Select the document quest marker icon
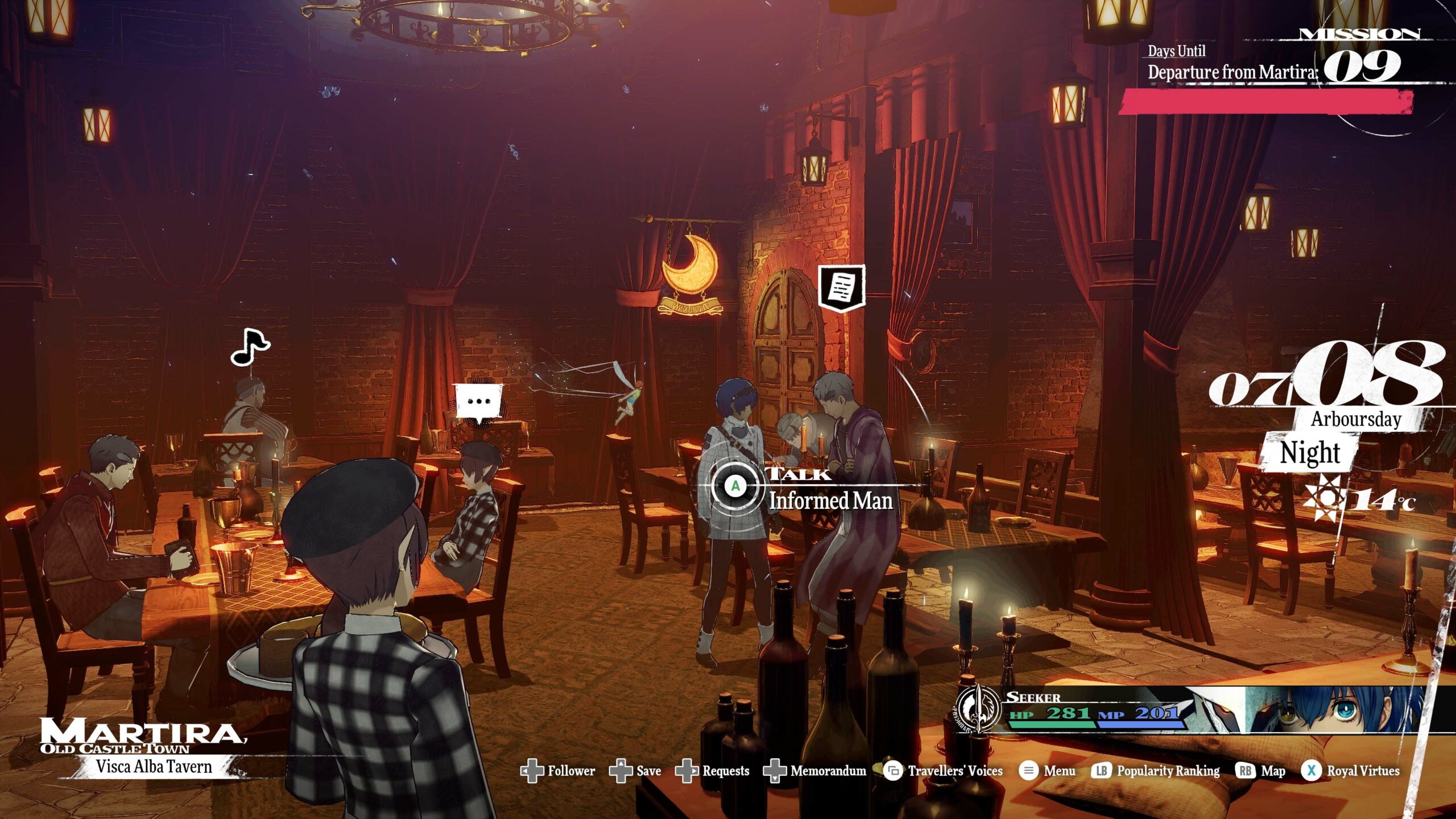 tap(841, 288)
